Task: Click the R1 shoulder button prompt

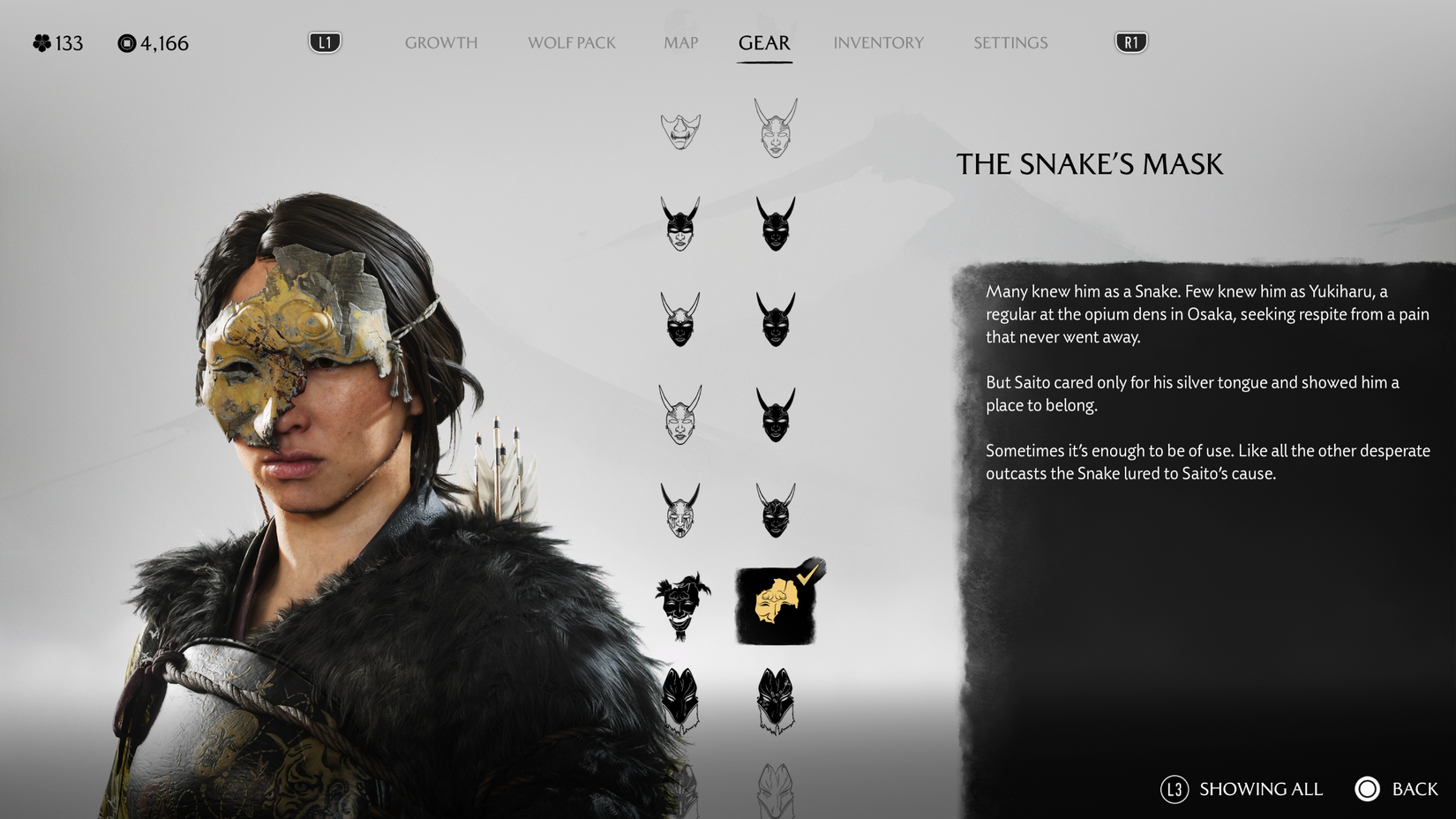Action: (x=1132, y=41)
